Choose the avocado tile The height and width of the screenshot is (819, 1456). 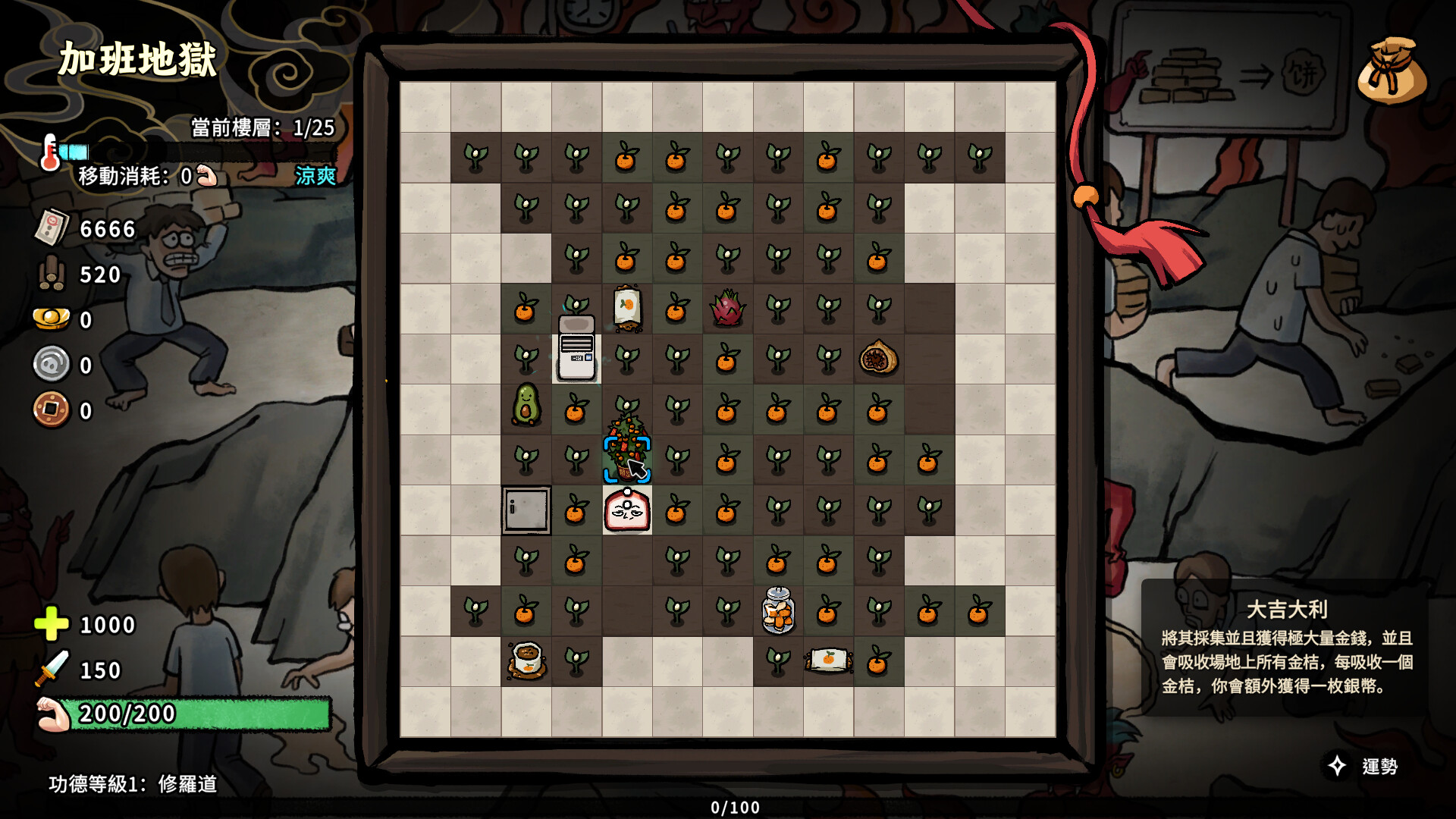526,404
